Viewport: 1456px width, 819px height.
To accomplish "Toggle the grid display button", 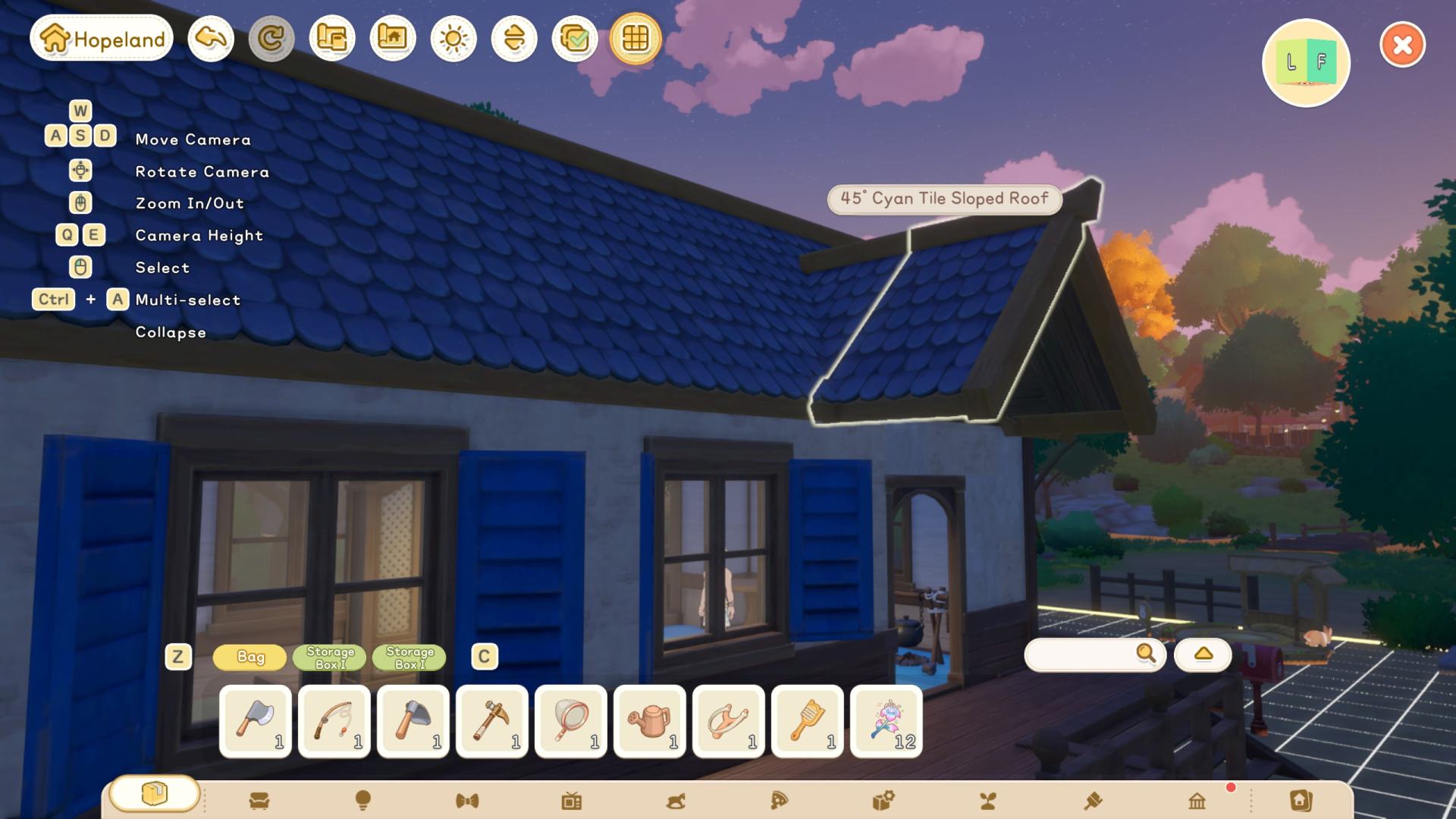I will coord(635,39).
